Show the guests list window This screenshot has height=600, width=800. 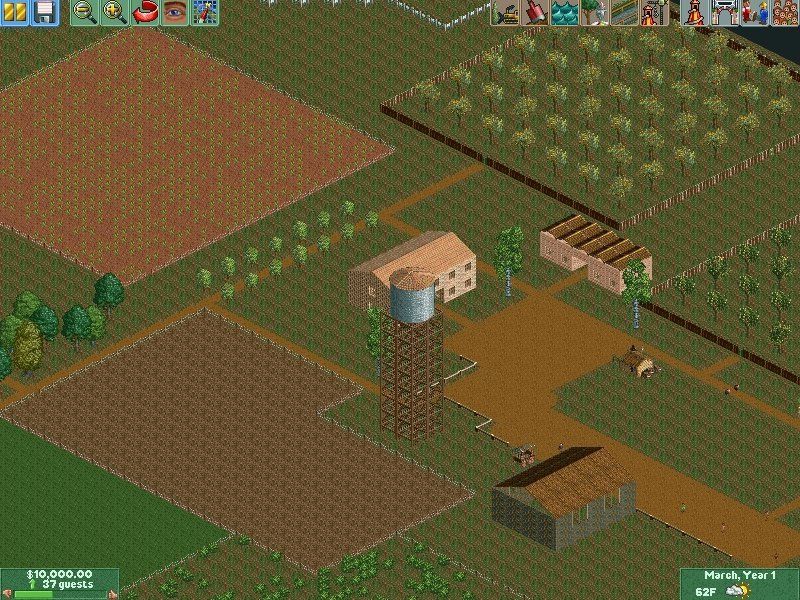pos(782,13)
